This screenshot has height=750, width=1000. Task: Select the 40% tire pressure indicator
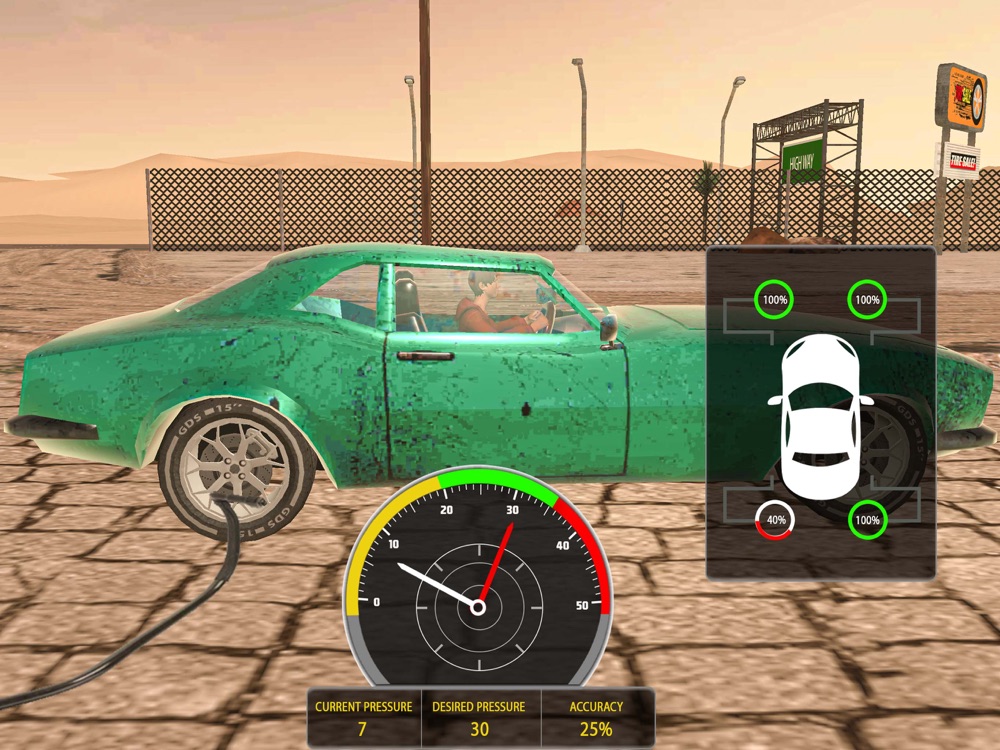tap(773, 520)
